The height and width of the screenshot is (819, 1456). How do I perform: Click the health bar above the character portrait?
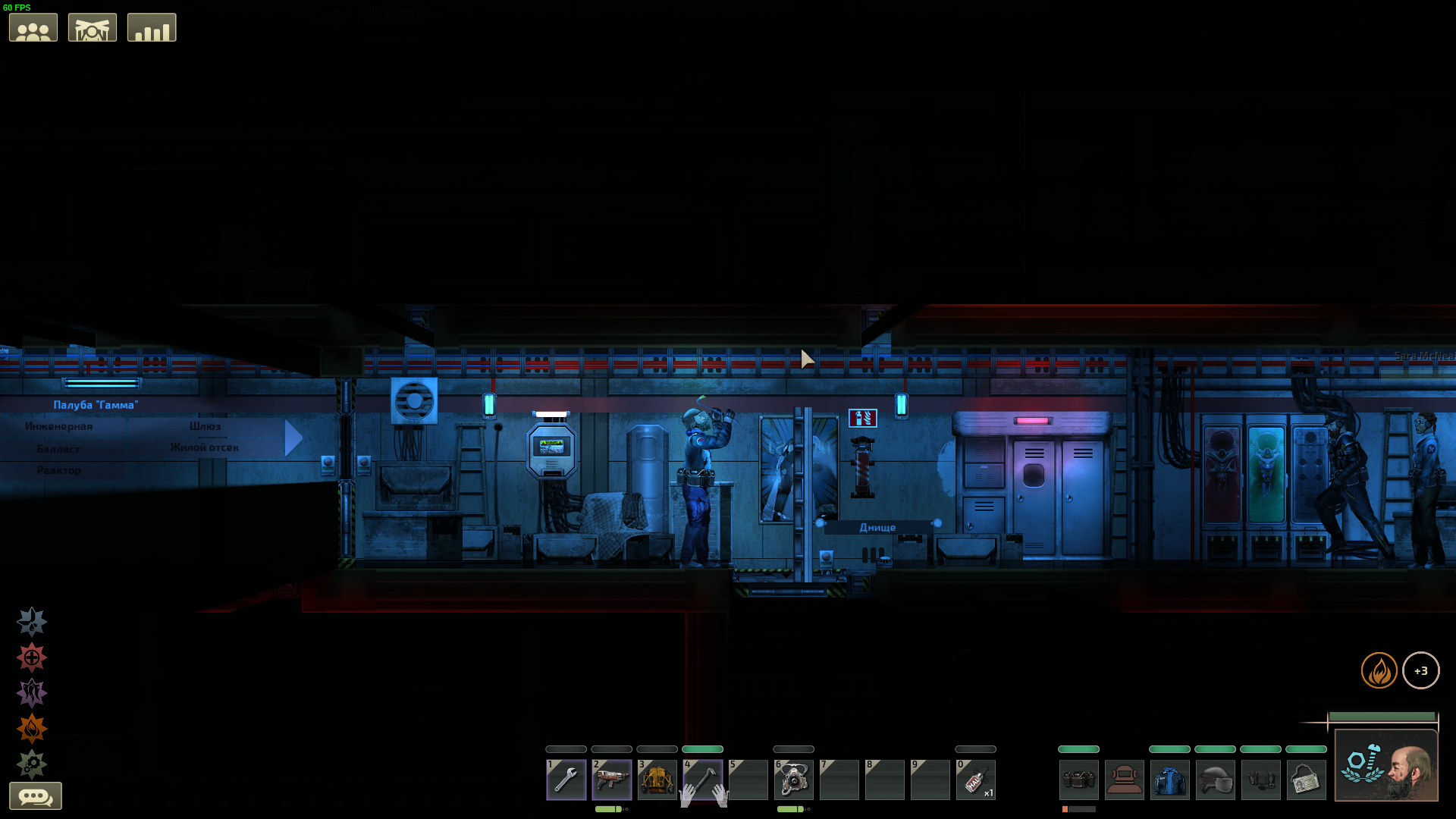tap(1382, 716)
